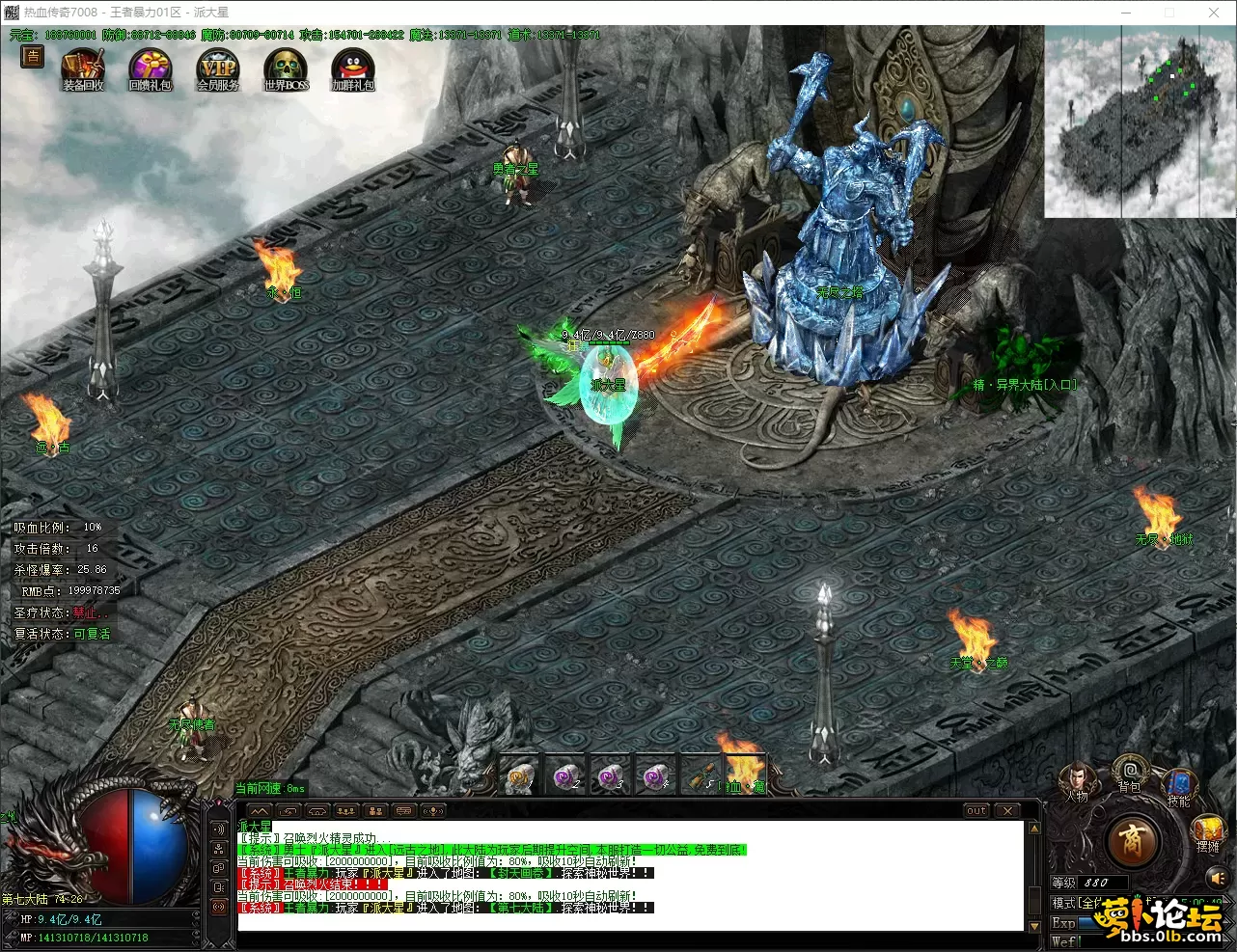Open the 摆摊 stall icon

pos(1208,831)
